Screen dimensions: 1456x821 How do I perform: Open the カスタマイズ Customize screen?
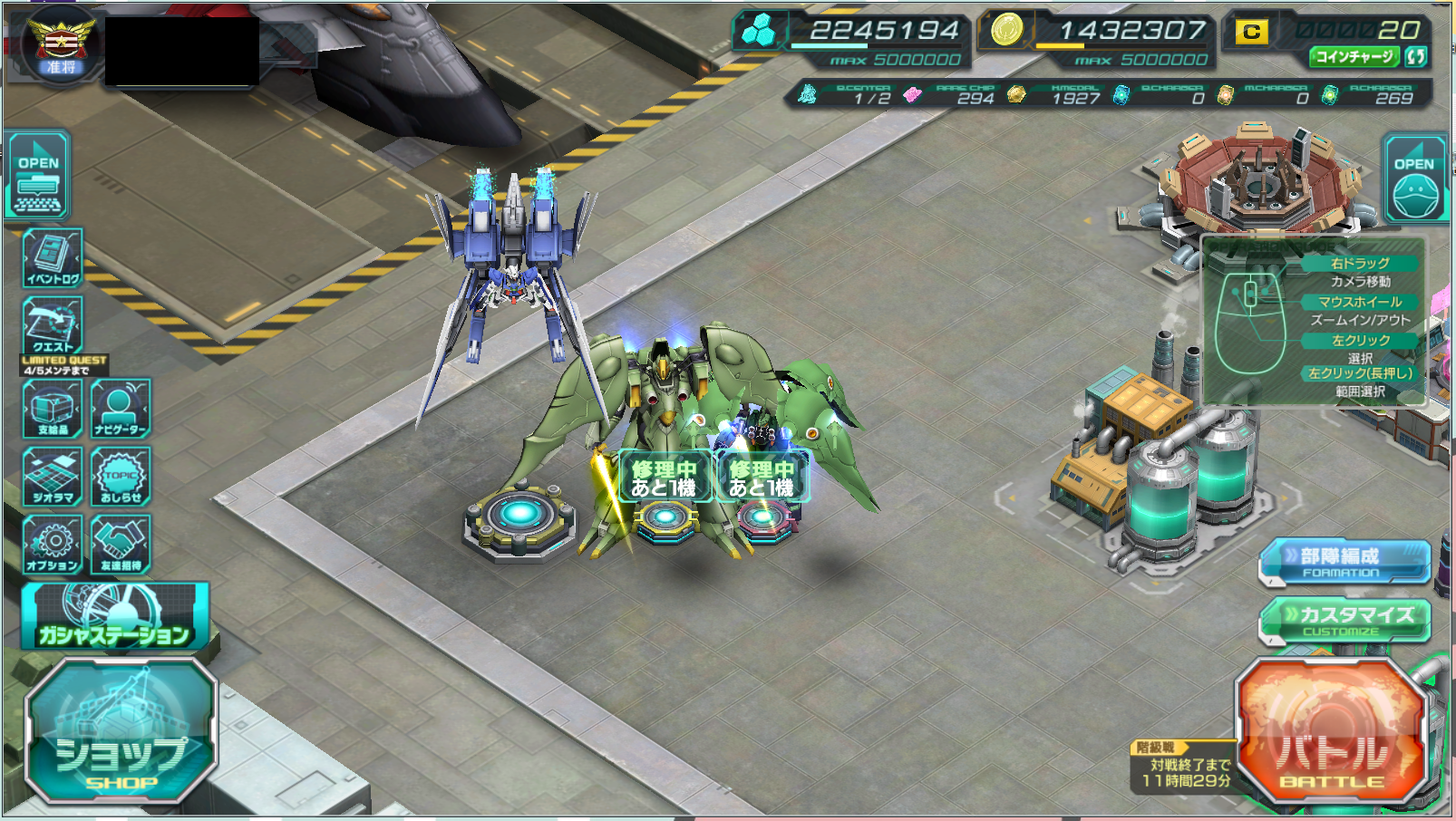1345,620
